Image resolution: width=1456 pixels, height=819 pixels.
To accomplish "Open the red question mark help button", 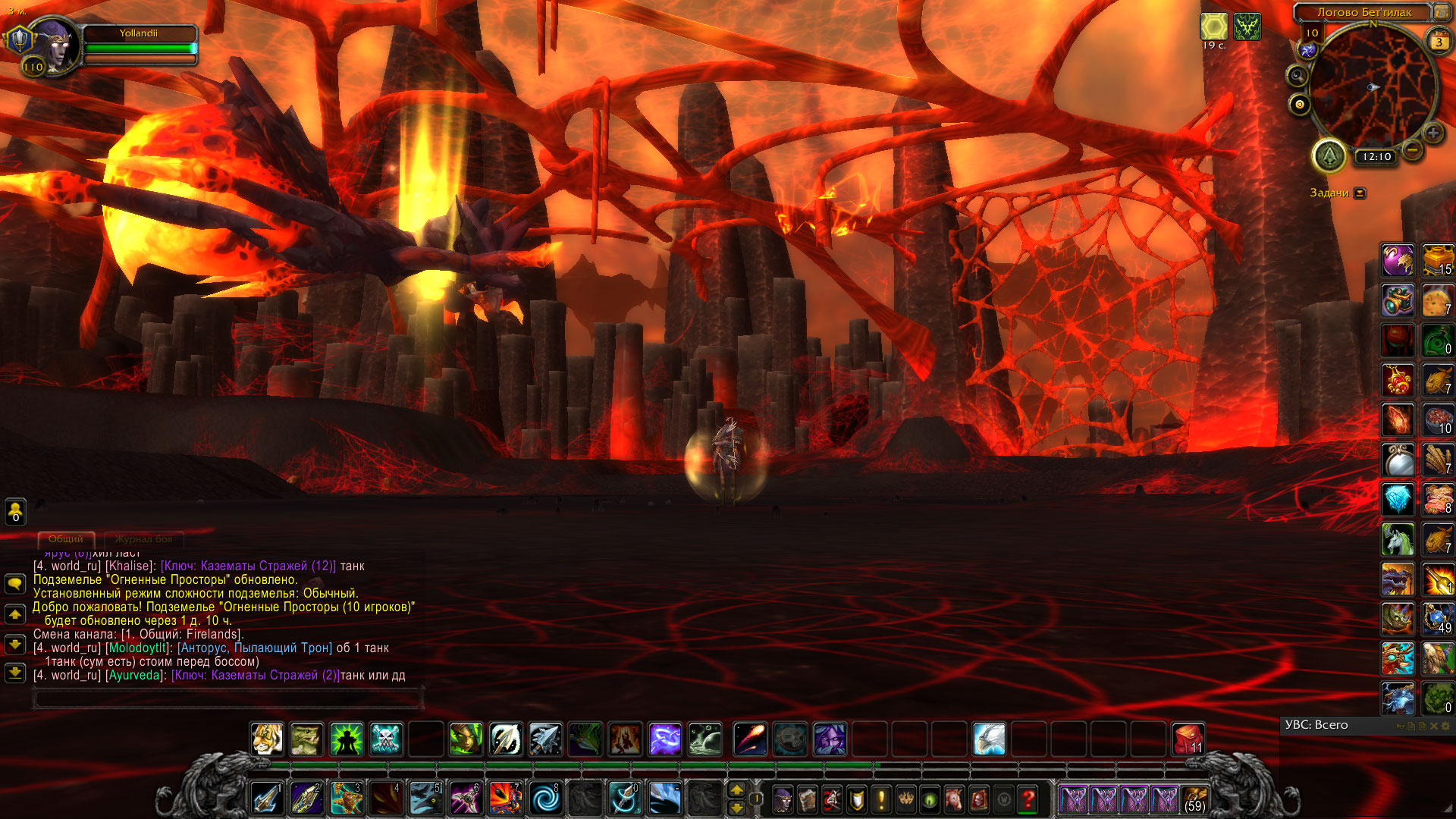I will pyautogui.click(x=1028, y=799).
